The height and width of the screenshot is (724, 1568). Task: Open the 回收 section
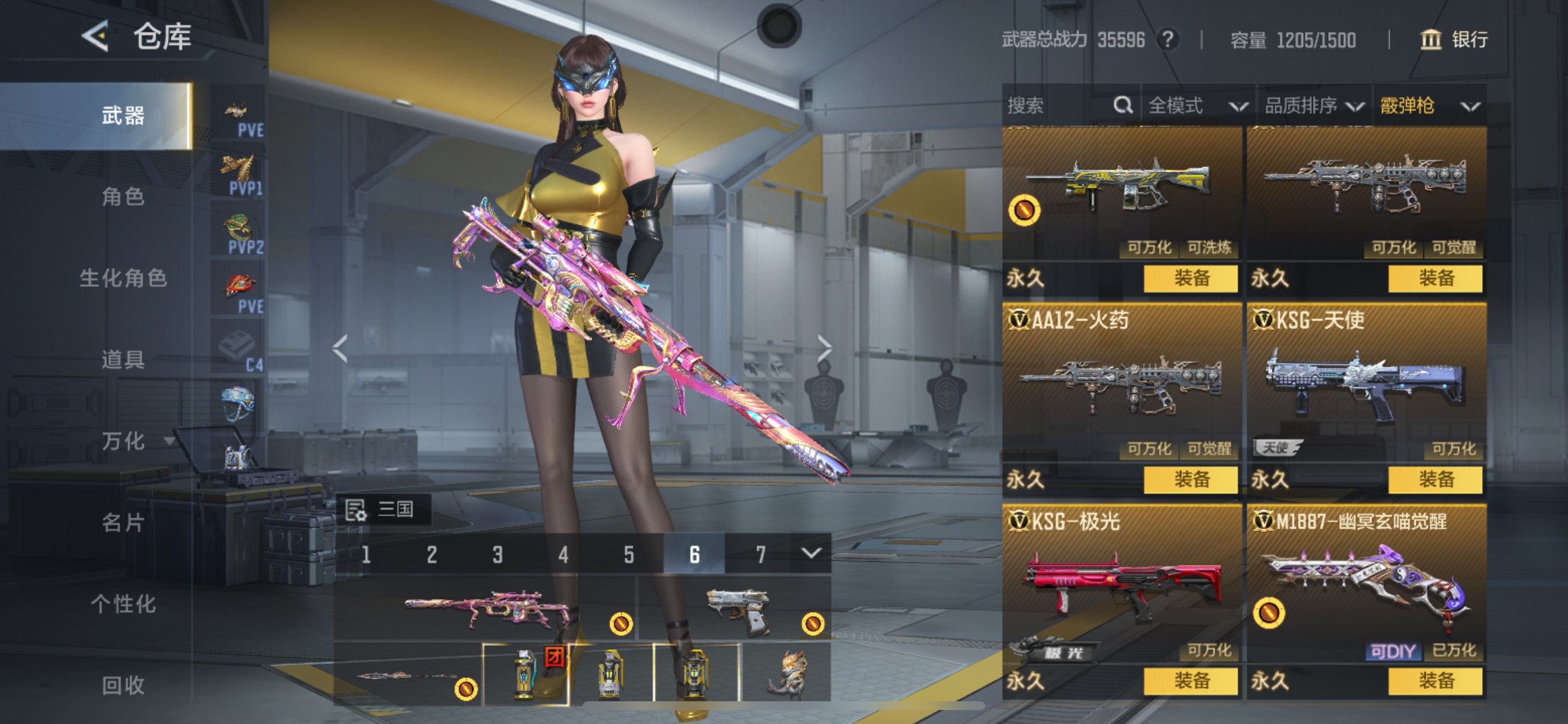pyautogui.click(x=123, y=686)
